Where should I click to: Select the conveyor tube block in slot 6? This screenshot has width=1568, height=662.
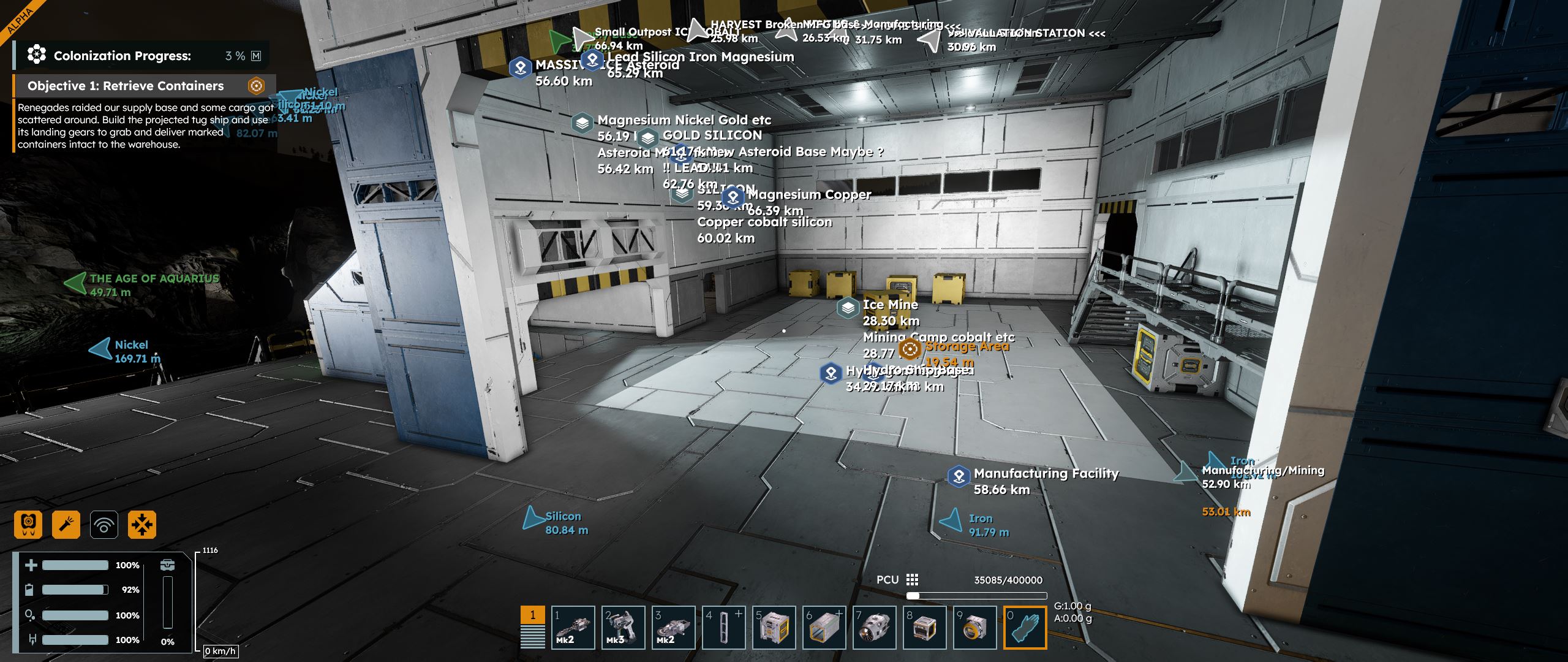[824, 627]
